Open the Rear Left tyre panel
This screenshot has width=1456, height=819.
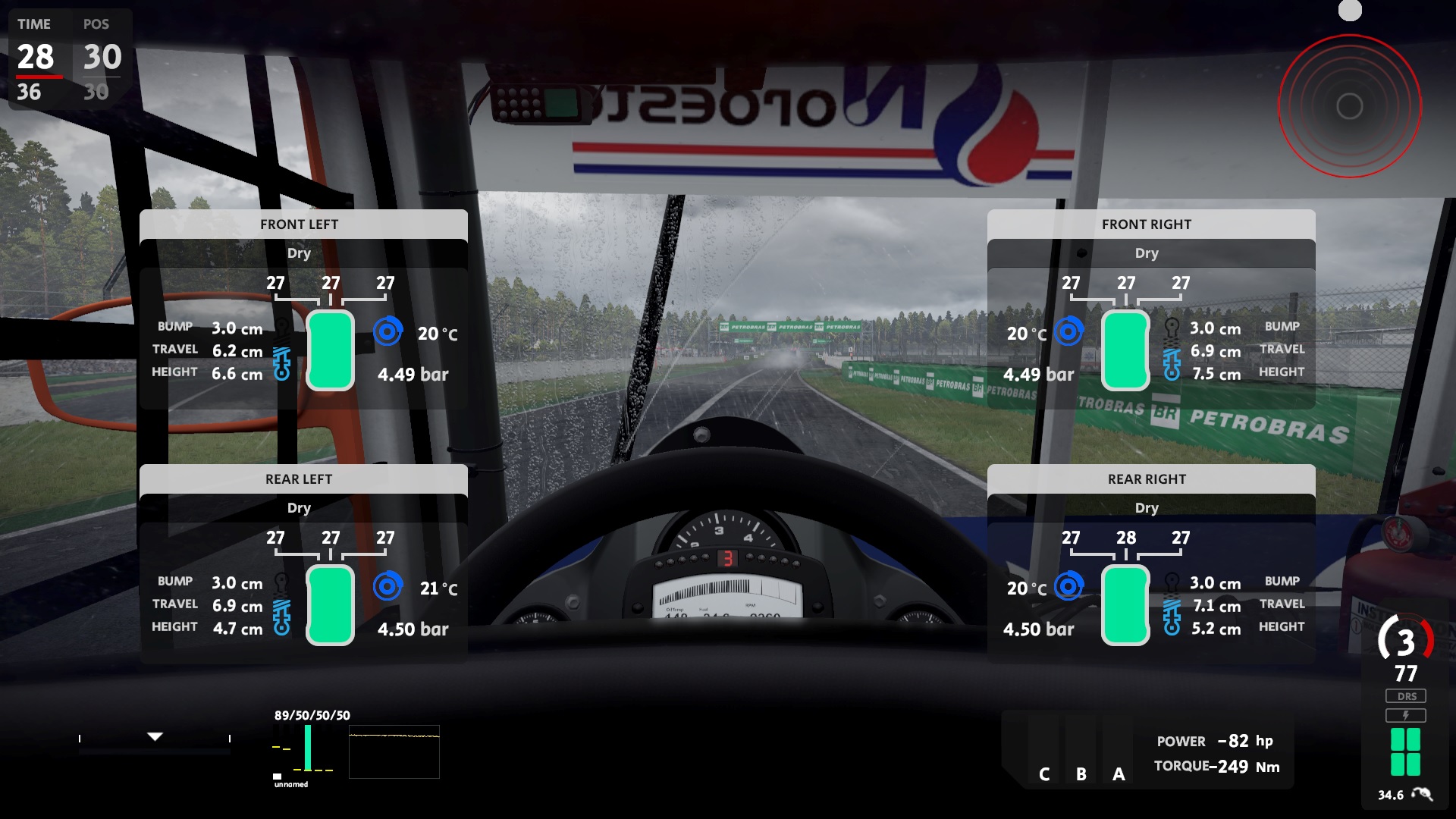point(303,479)
